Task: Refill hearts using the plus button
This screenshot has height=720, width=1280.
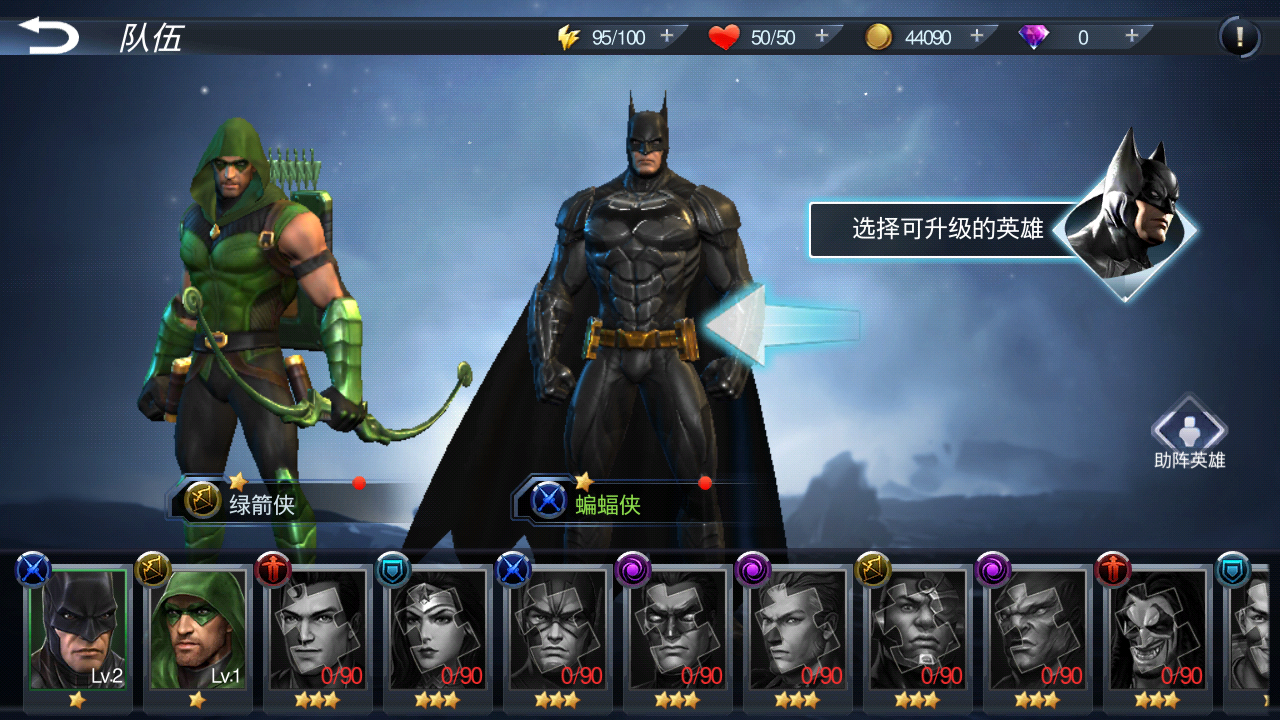Action: pos(822,36)
